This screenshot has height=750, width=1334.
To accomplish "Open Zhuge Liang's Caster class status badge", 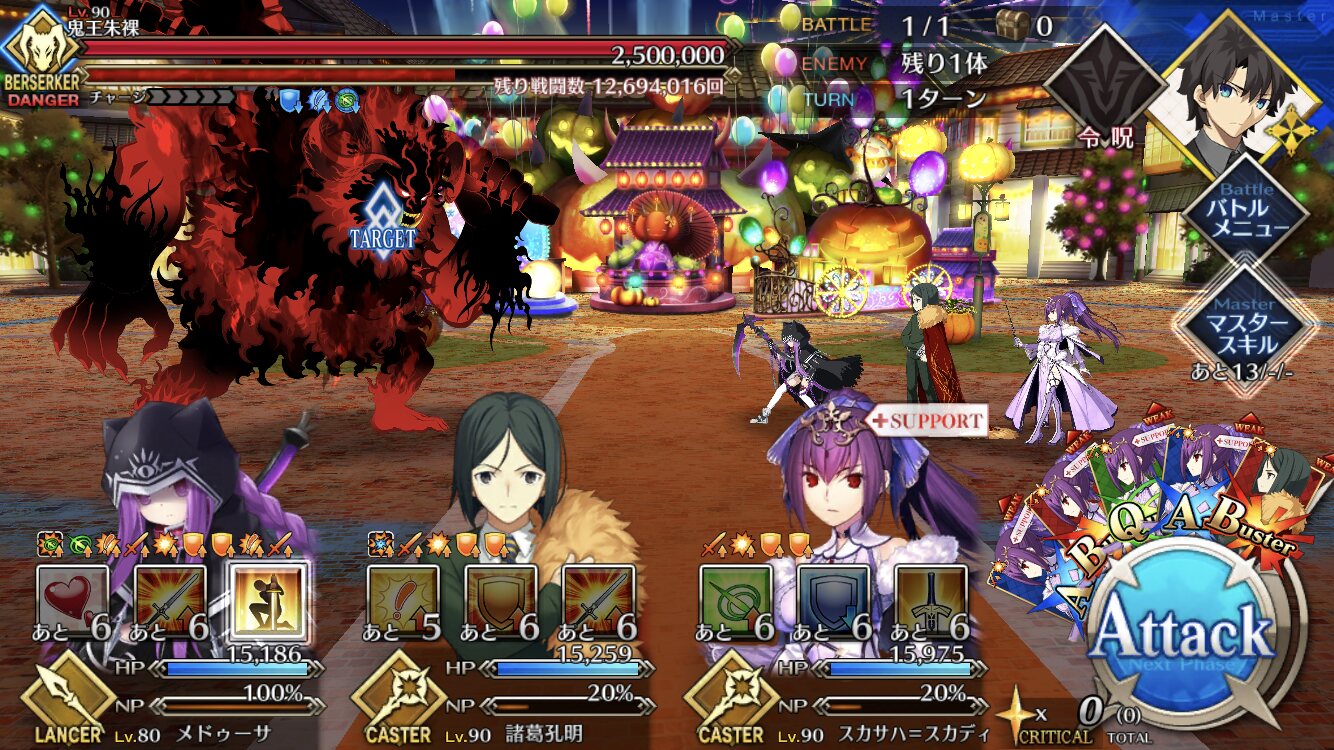I will click(x=398, y=700).
